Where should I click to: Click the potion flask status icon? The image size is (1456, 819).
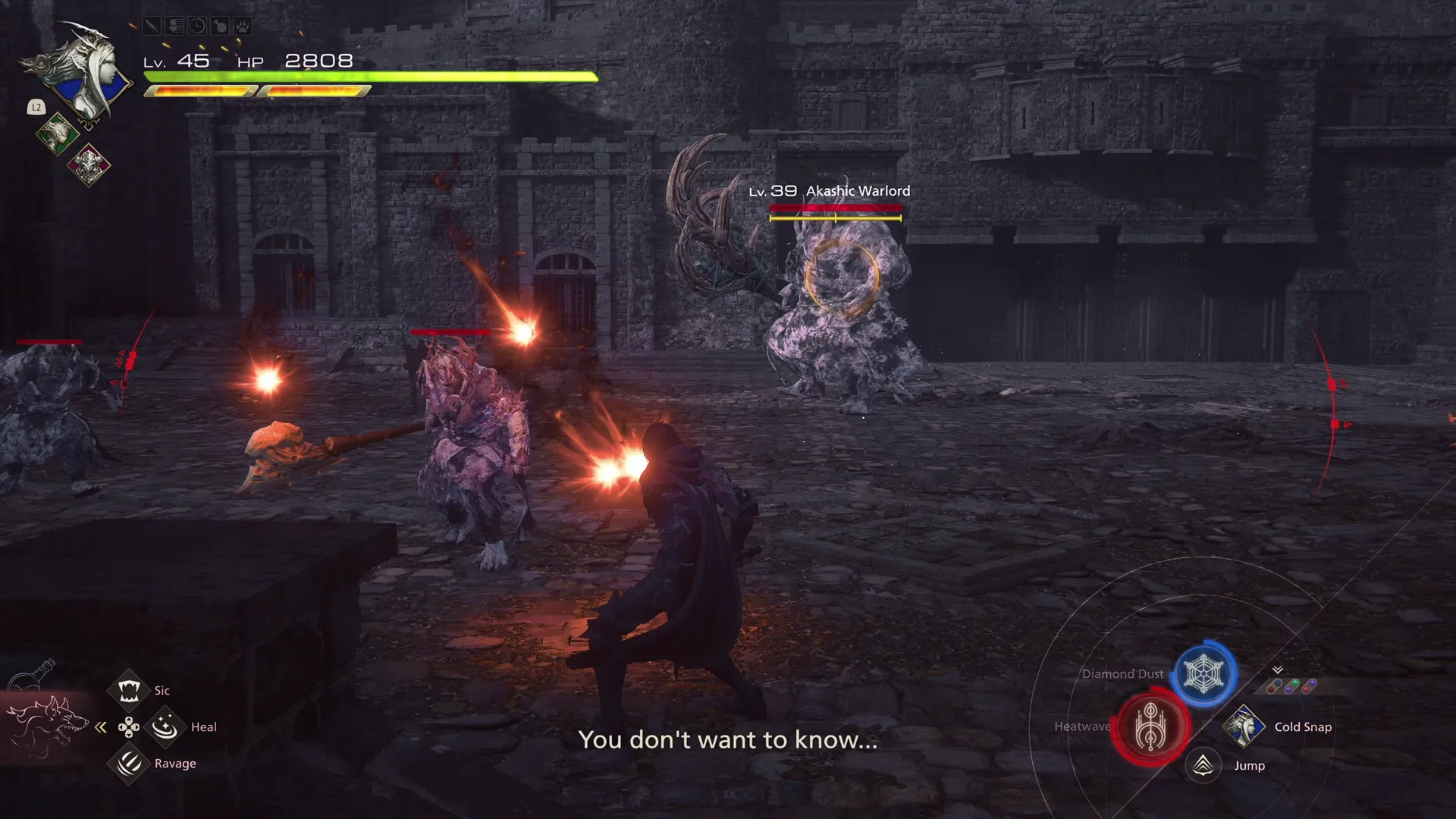click(x=220, y=27)
